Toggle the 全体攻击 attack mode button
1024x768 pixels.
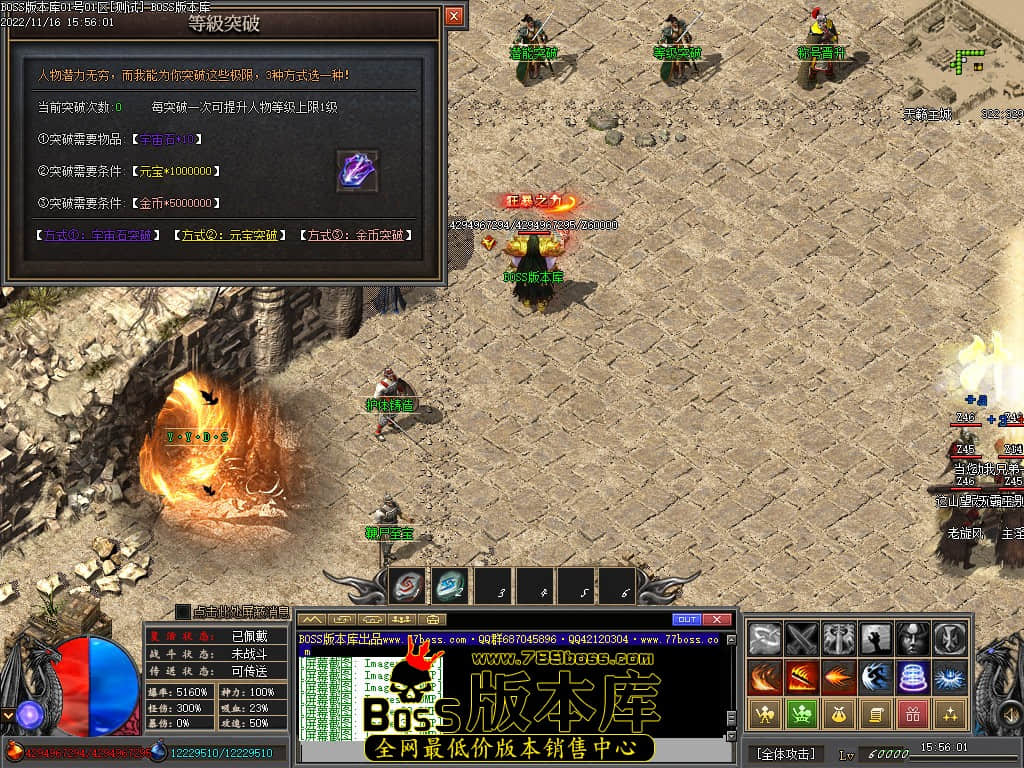click(x=786, y=753)
